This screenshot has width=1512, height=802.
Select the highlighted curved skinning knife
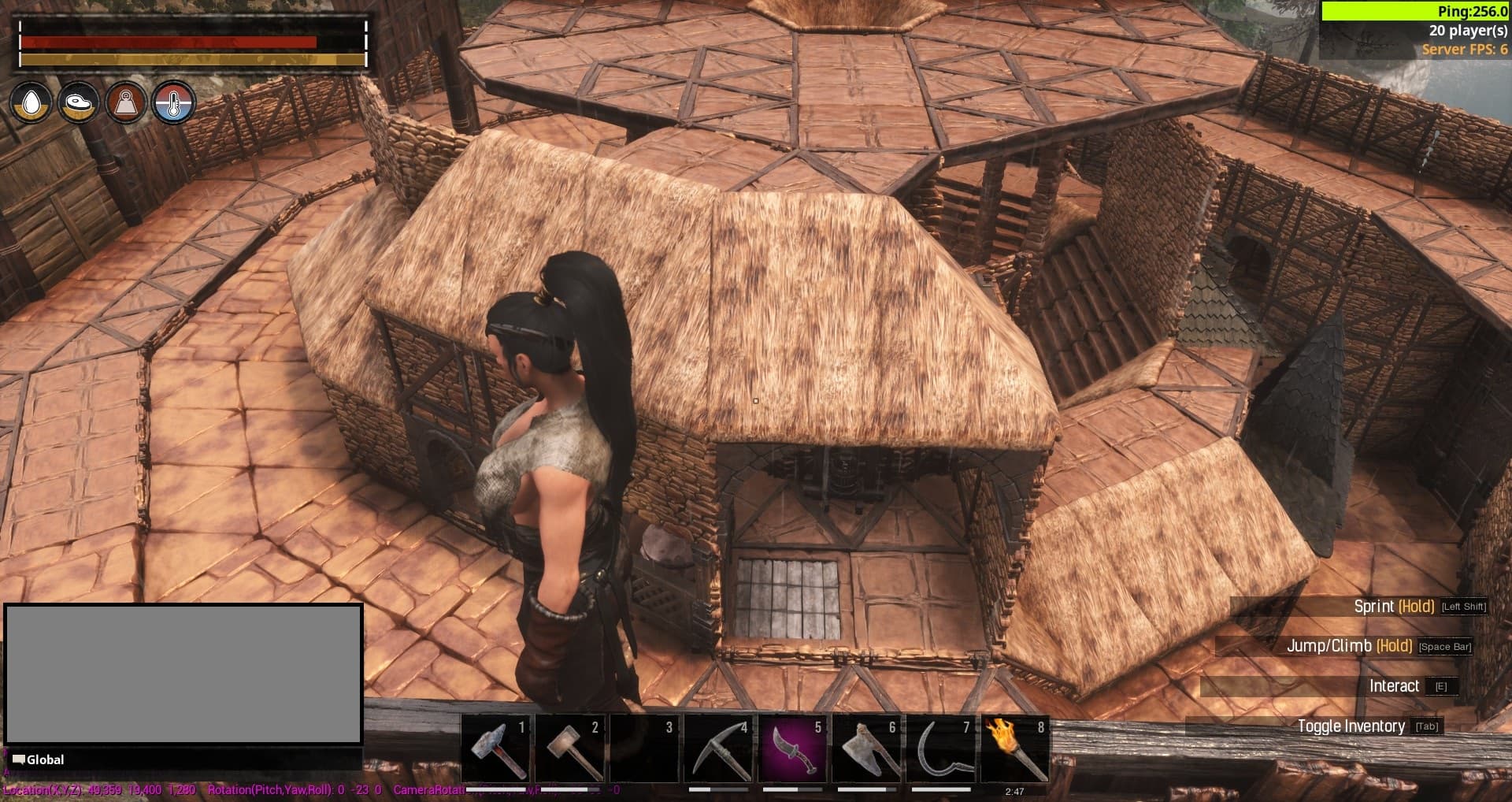click(x=791, y=748)
